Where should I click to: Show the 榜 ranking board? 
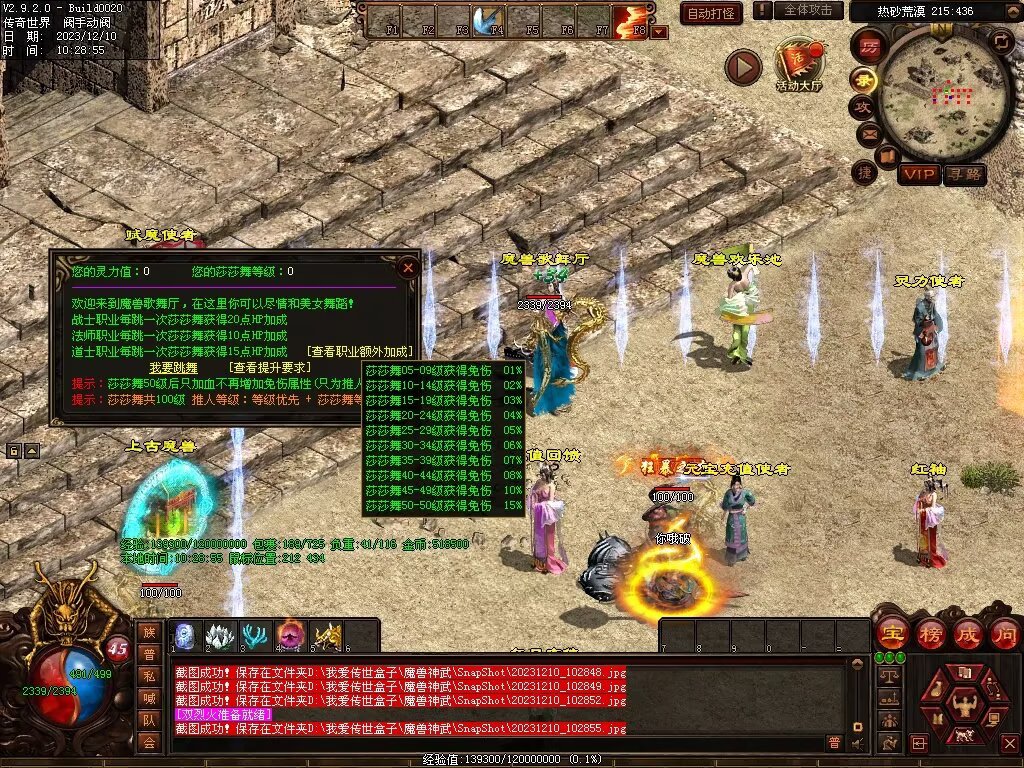pos(930,634)
